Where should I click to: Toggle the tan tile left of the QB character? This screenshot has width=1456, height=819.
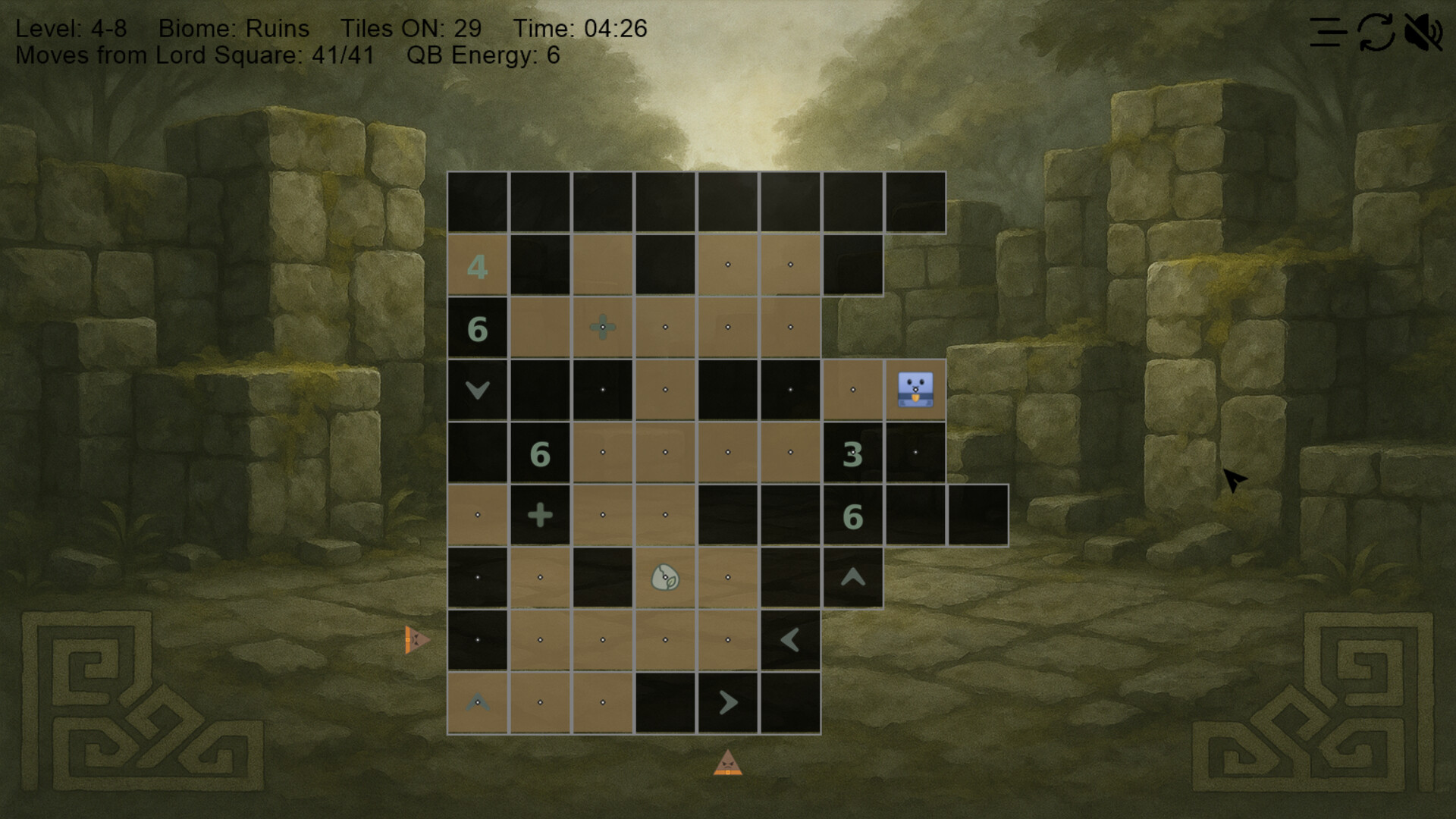[x=854, y=388]
